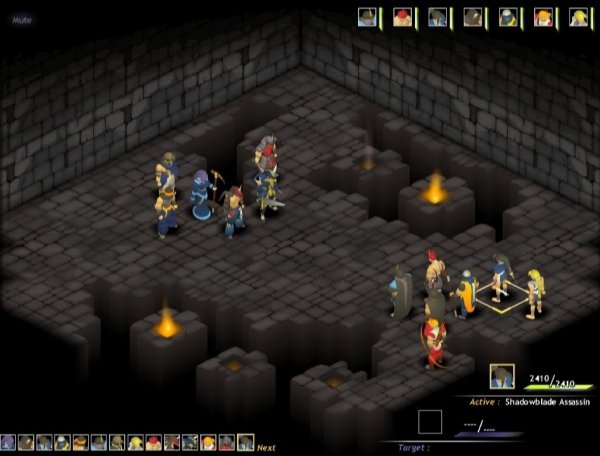Select the highlighted unit on the yellow-outlined tile
Screen dimensions: 600x456
point(500,278)
